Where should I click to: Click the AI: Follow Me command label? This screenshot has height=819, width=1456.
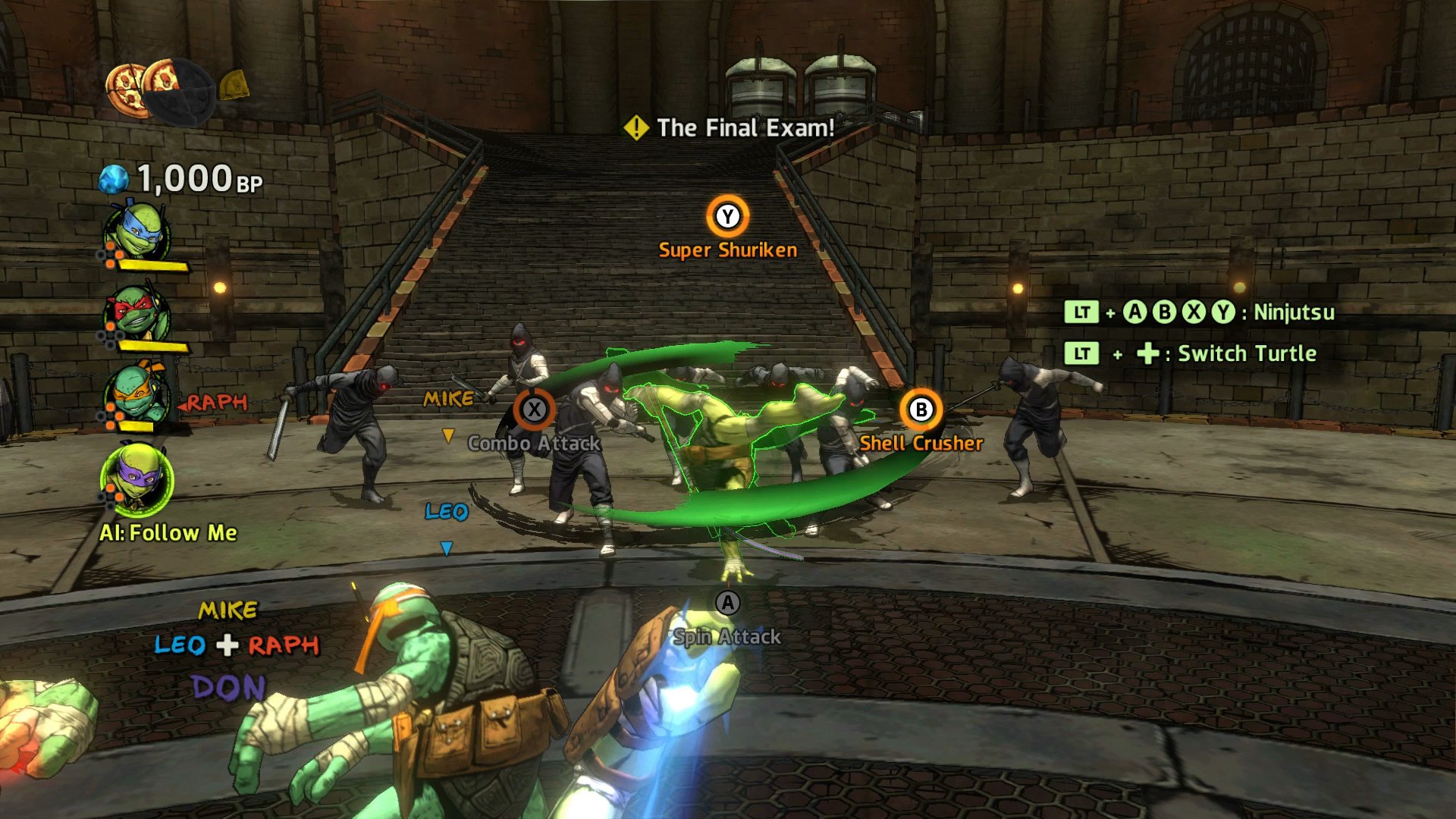[x=168, y=533]
